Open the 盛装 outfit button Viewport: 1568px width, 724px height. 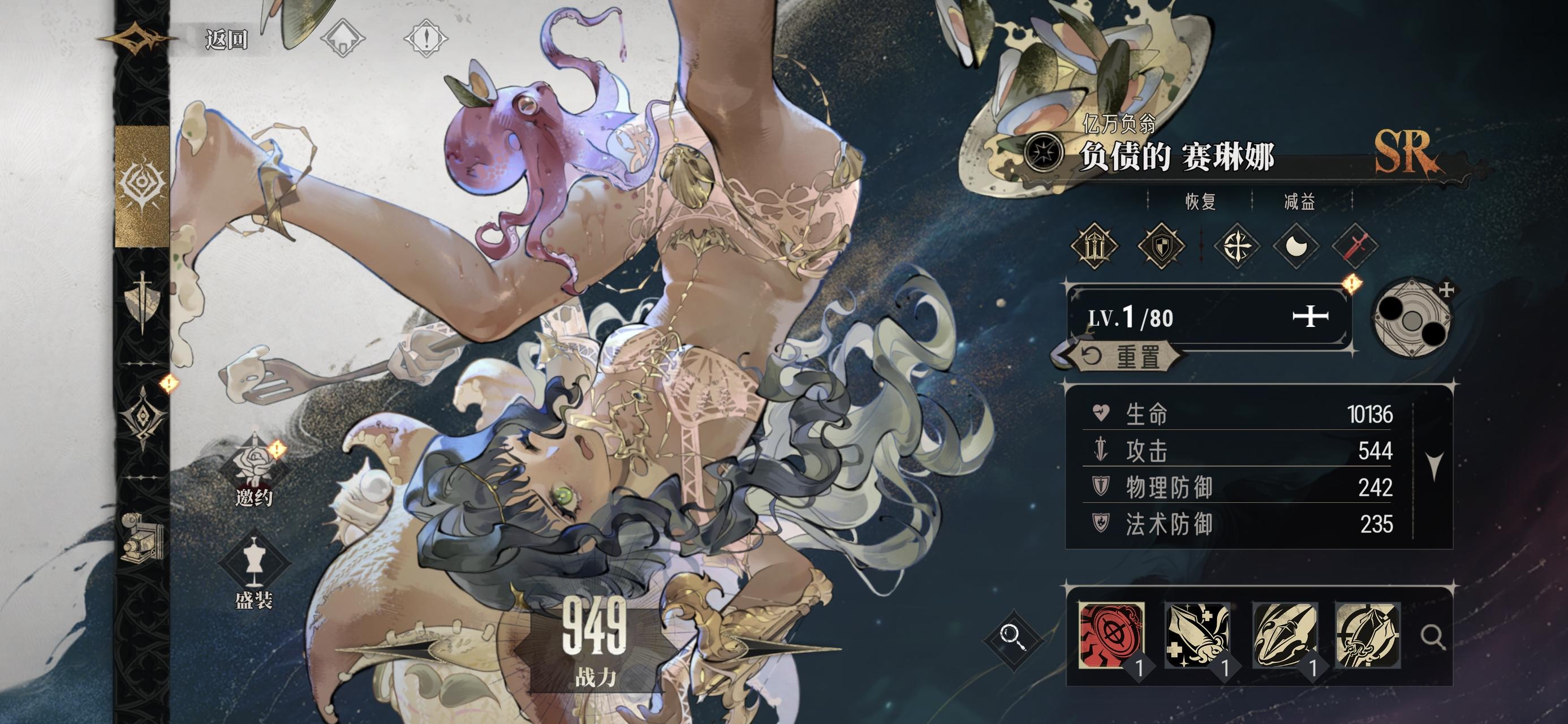254,572
